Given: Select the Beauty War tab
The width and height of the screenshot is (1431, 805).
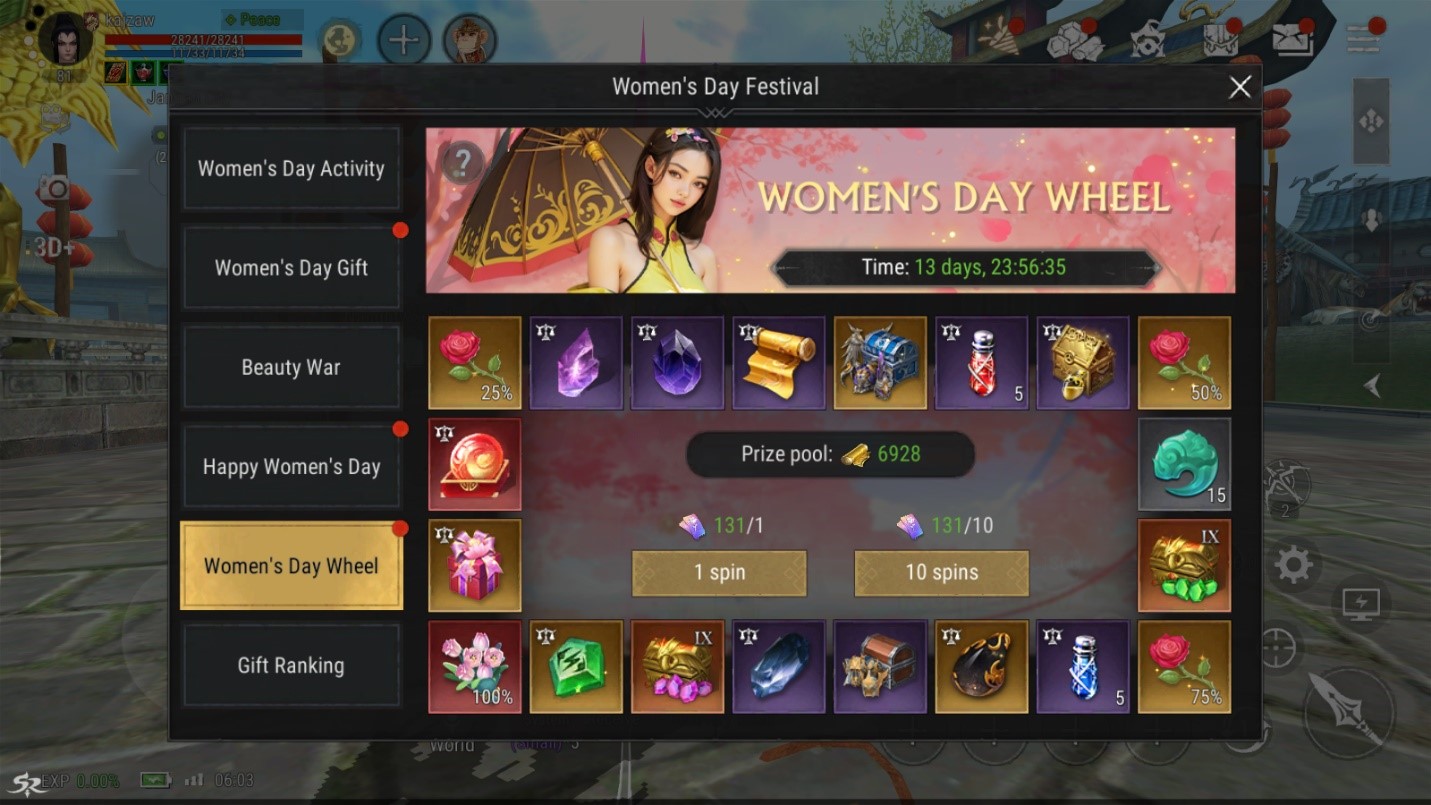Looking at the screenshot, I should 291,367.
